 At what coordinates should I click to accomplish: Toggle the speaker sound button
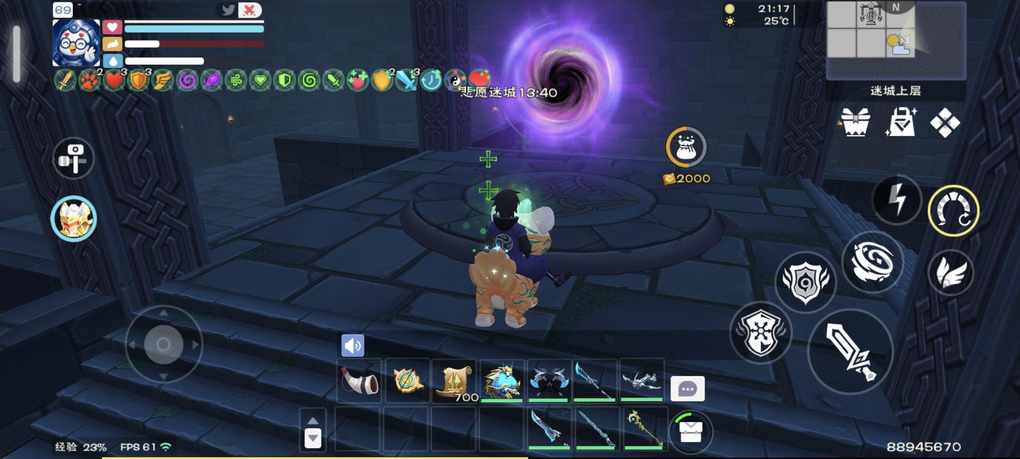[x=352, y=345]
